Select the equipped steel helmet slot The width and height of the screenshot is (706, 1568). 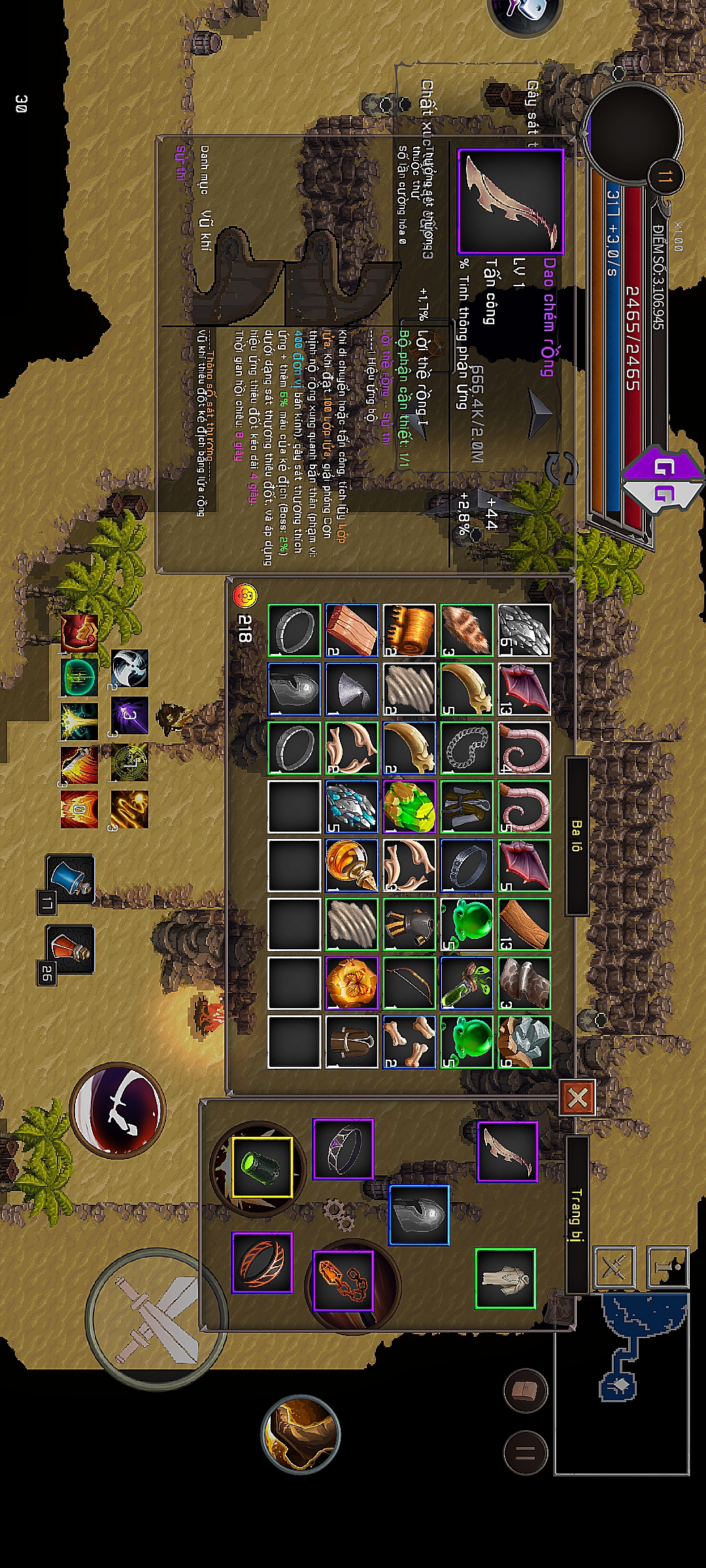click(x=419, y=1215)
